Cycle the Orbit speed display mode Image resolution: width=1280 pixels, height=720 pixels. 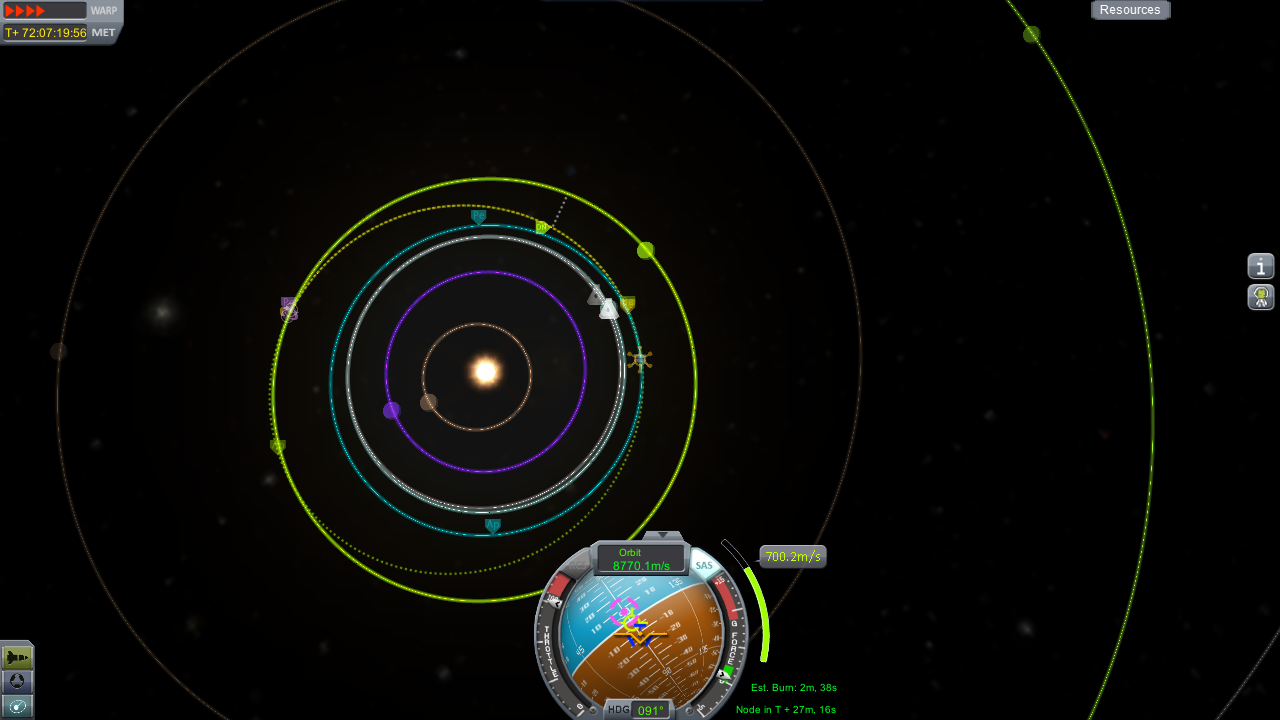(640, 559)
